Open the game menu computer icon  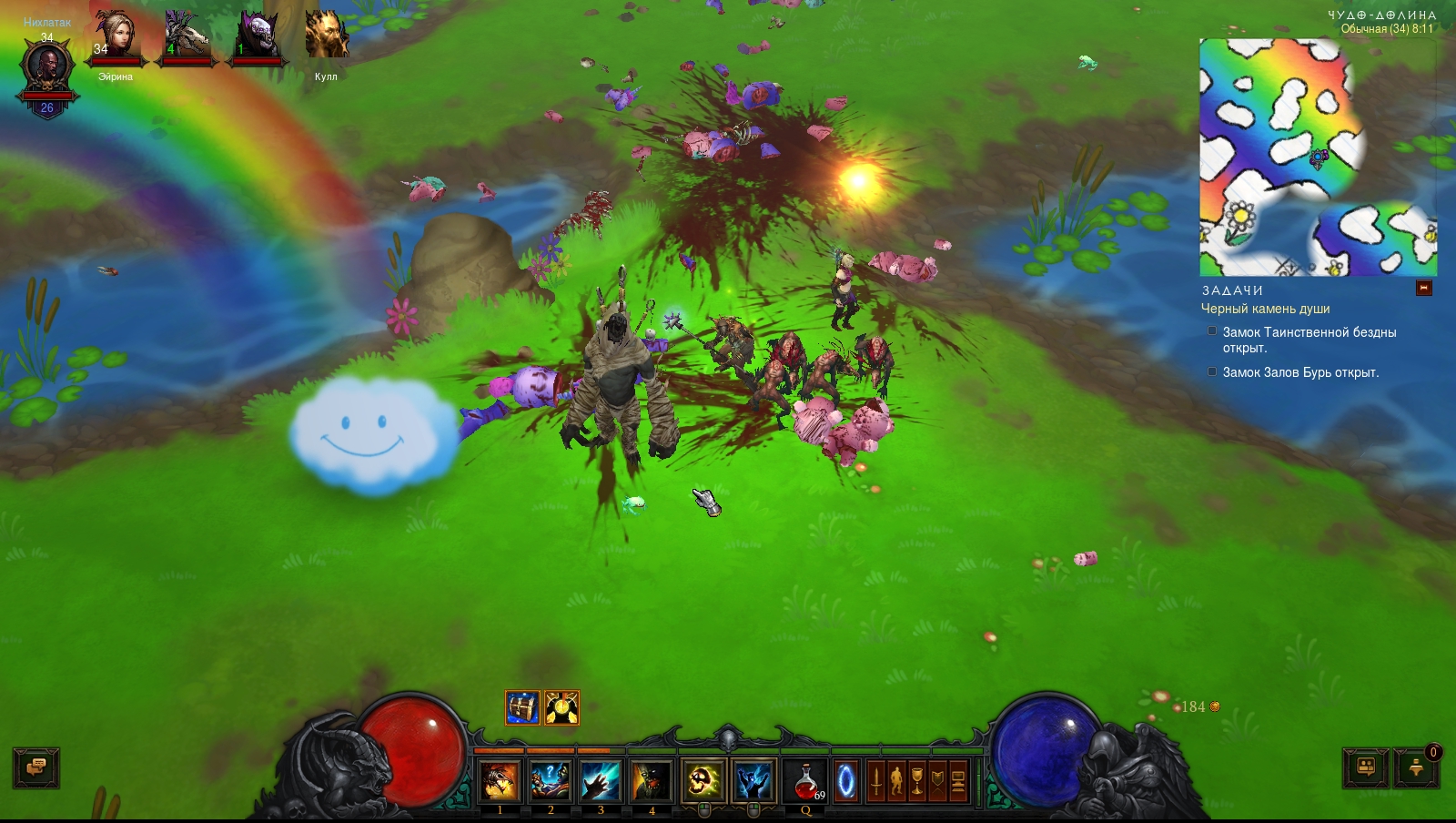[958, 781]
